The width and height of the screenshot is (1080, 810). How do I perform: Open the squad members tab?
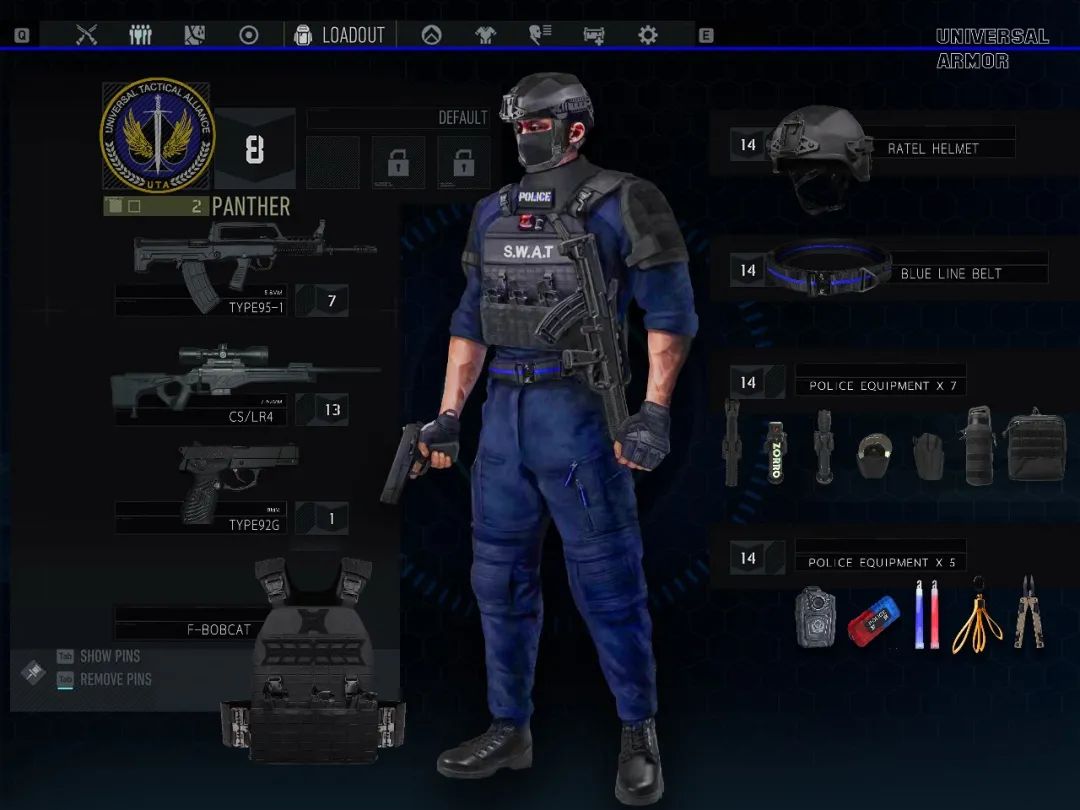click(x=141, y=35)
